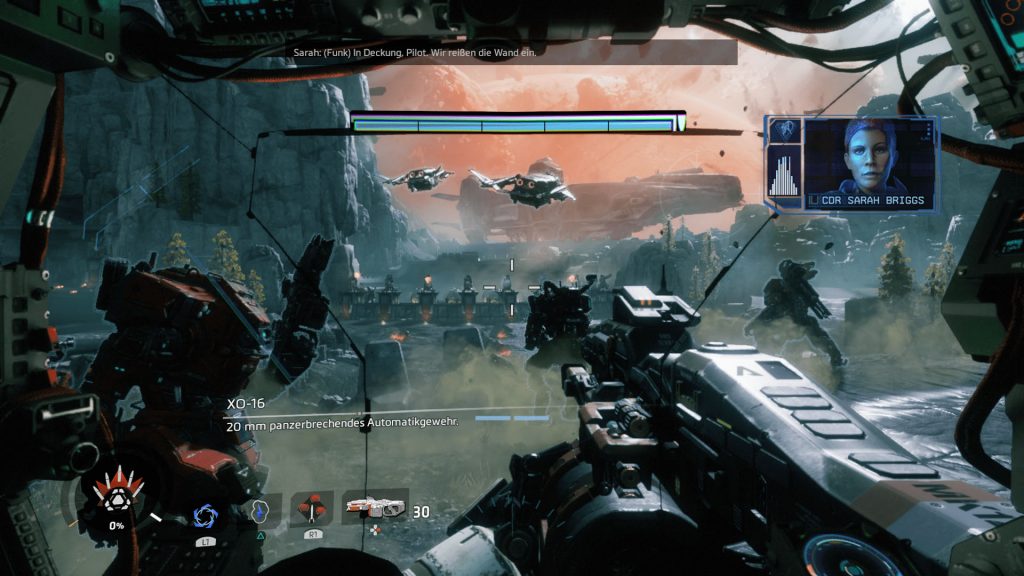Trigger the blue lightning bolt ability icon
Screen dimensions: 1024x576
(x=260, y=511)
